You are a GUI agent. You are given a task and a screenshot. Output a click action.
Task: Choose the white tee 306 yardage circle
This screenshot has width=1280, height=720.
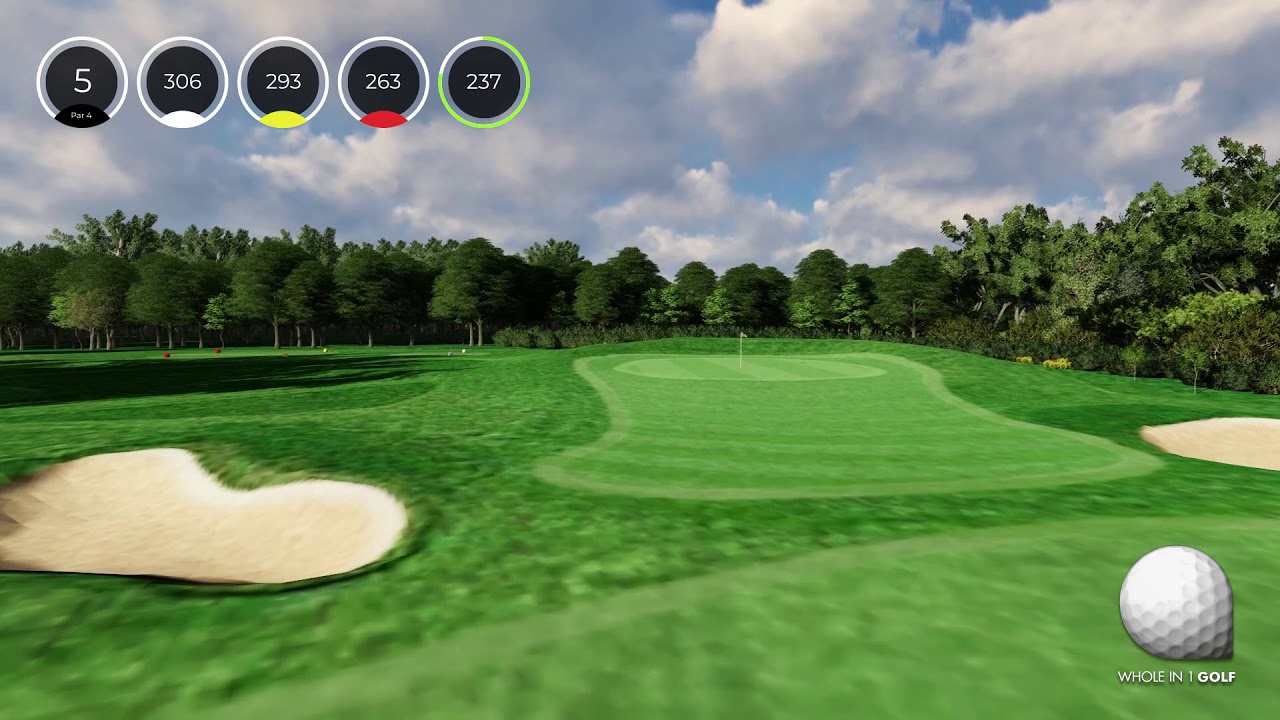(182, 82)
